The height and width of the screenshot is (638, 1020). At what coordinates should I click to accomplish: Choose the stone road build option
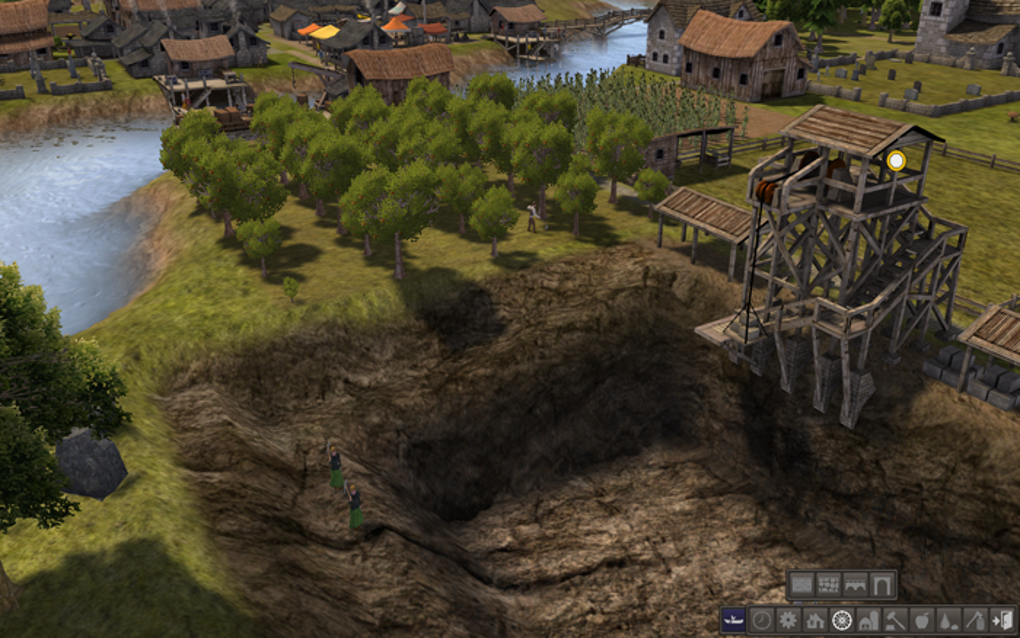tap(828, 585)
